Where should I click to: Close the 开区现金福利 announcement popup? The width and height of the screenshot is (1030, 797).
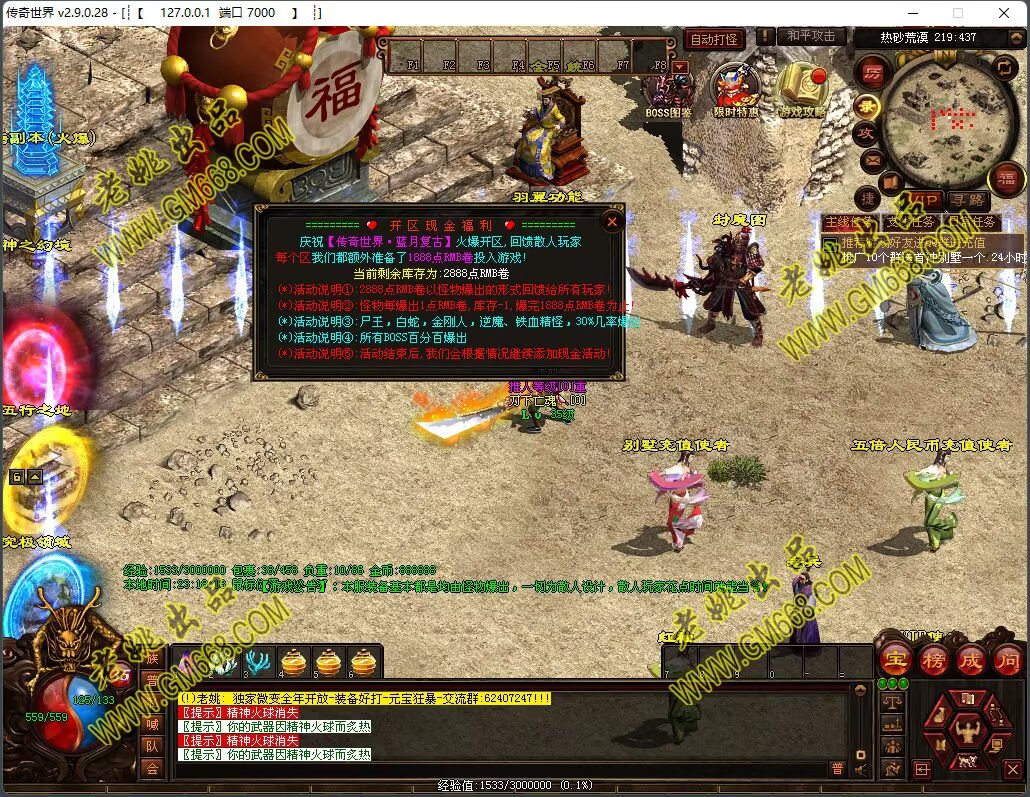tap(612, 221)
